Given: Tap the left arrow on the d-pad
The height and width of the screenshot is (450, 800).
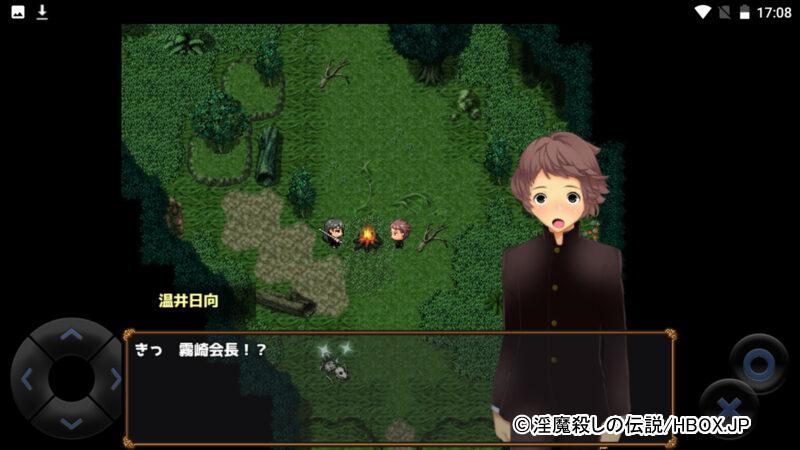Looking at the screenshot, I should coord(27,379).
